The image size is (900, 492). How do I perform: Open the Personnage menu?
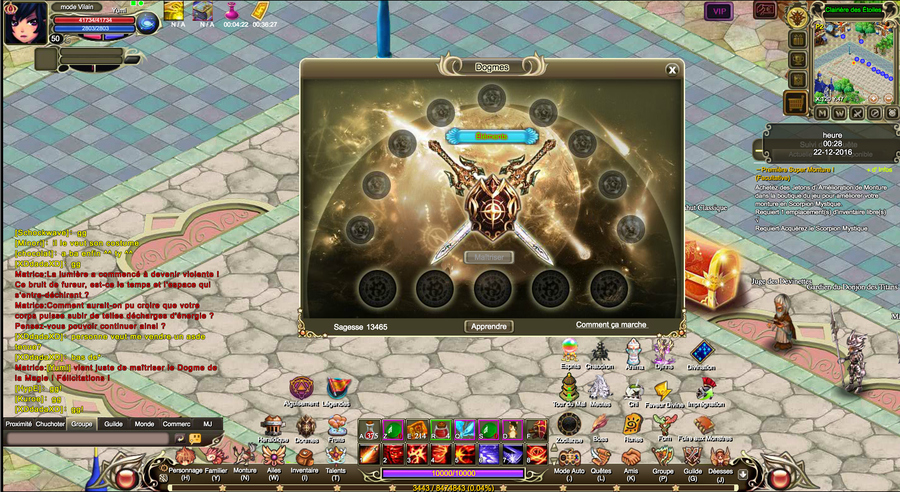[185, 462]
